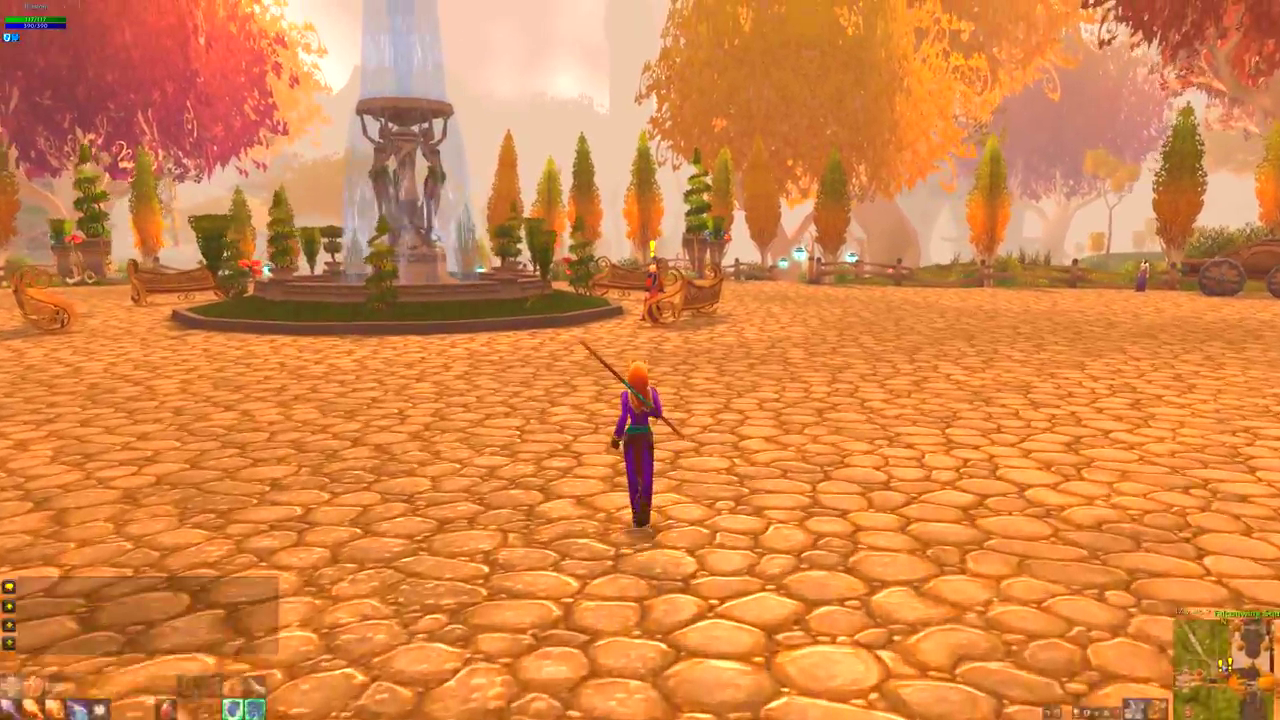Use the red potion in the action bar
Image resolution: width=1280 pixels, height=720 pixels.
pyautogui.click(x=166, y=709)
